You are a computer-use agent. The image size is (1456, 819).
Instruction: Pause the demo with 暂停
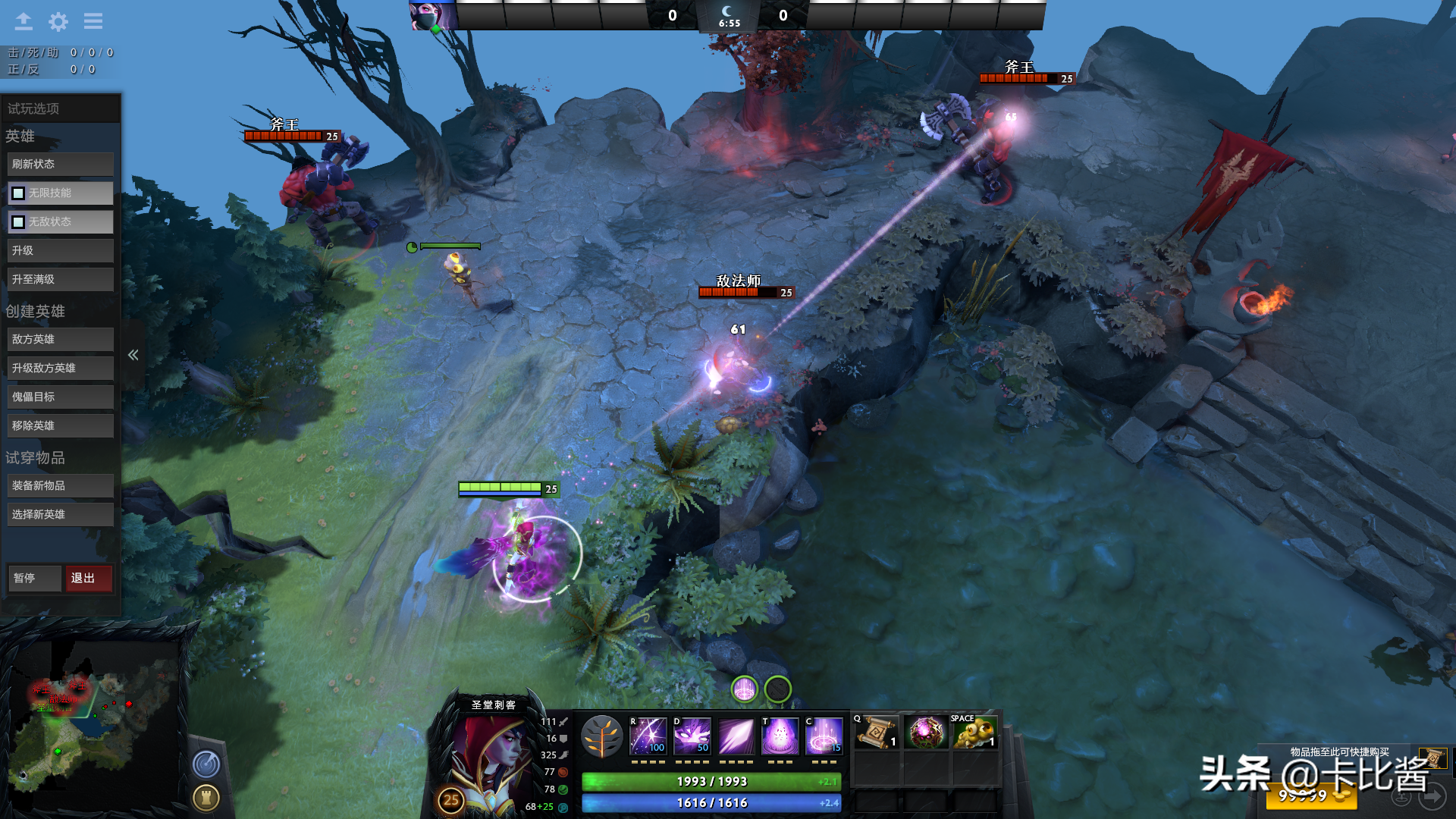click(34, 578)
